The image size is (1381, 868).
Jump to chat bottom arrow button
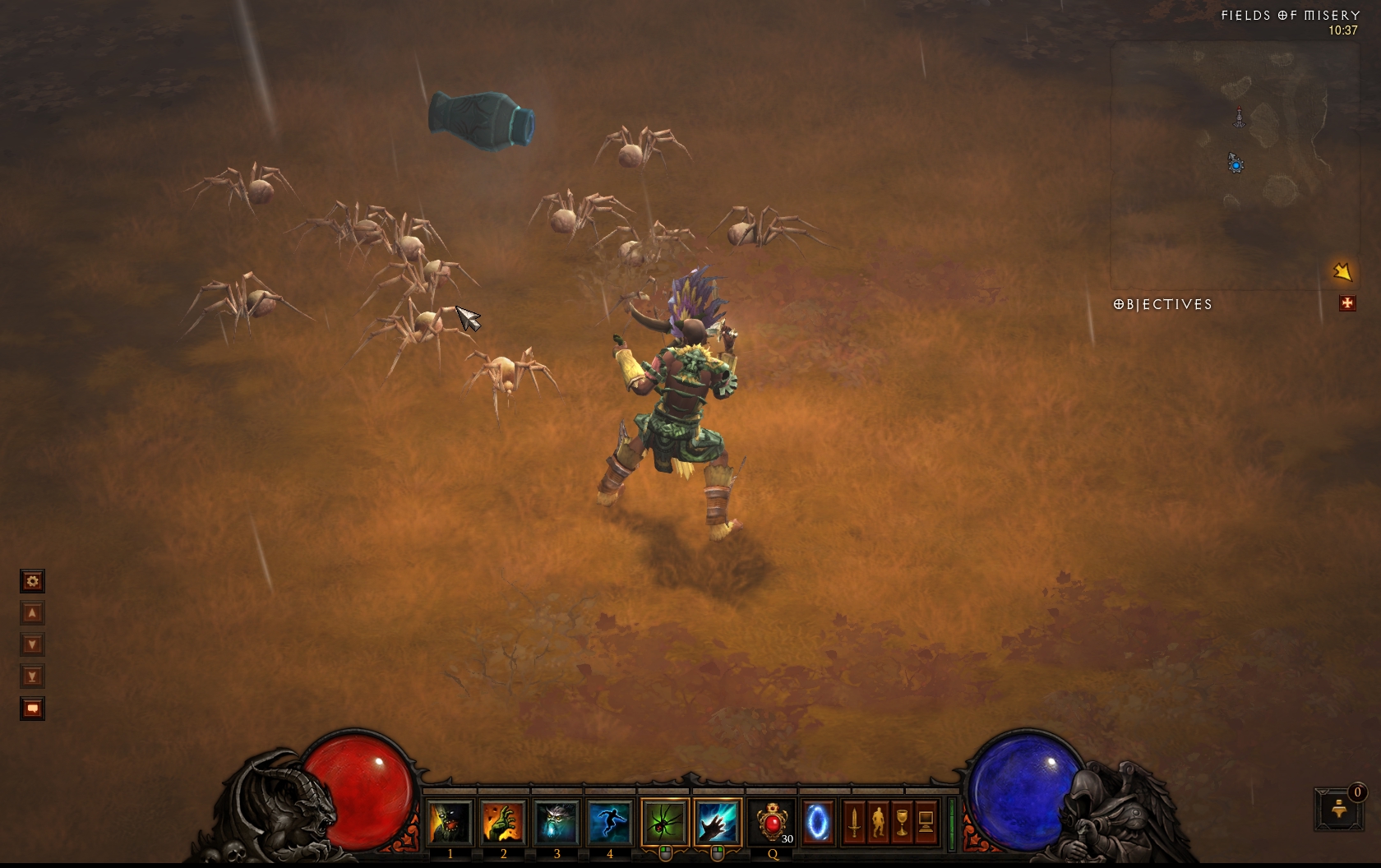(32, 676)
